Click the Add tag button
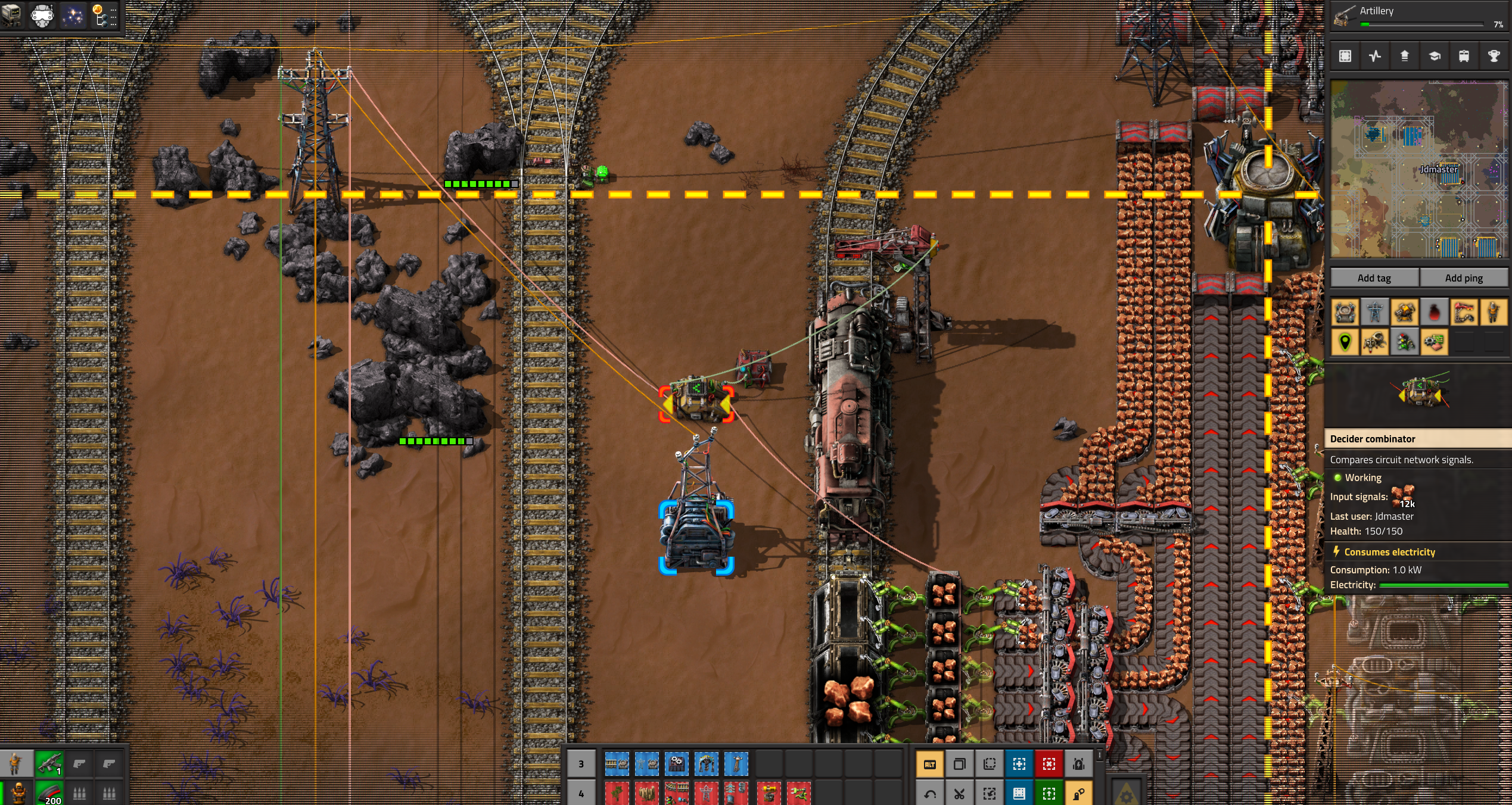The width and height of the screenshot is (1512, 805). click(1374, 278)
